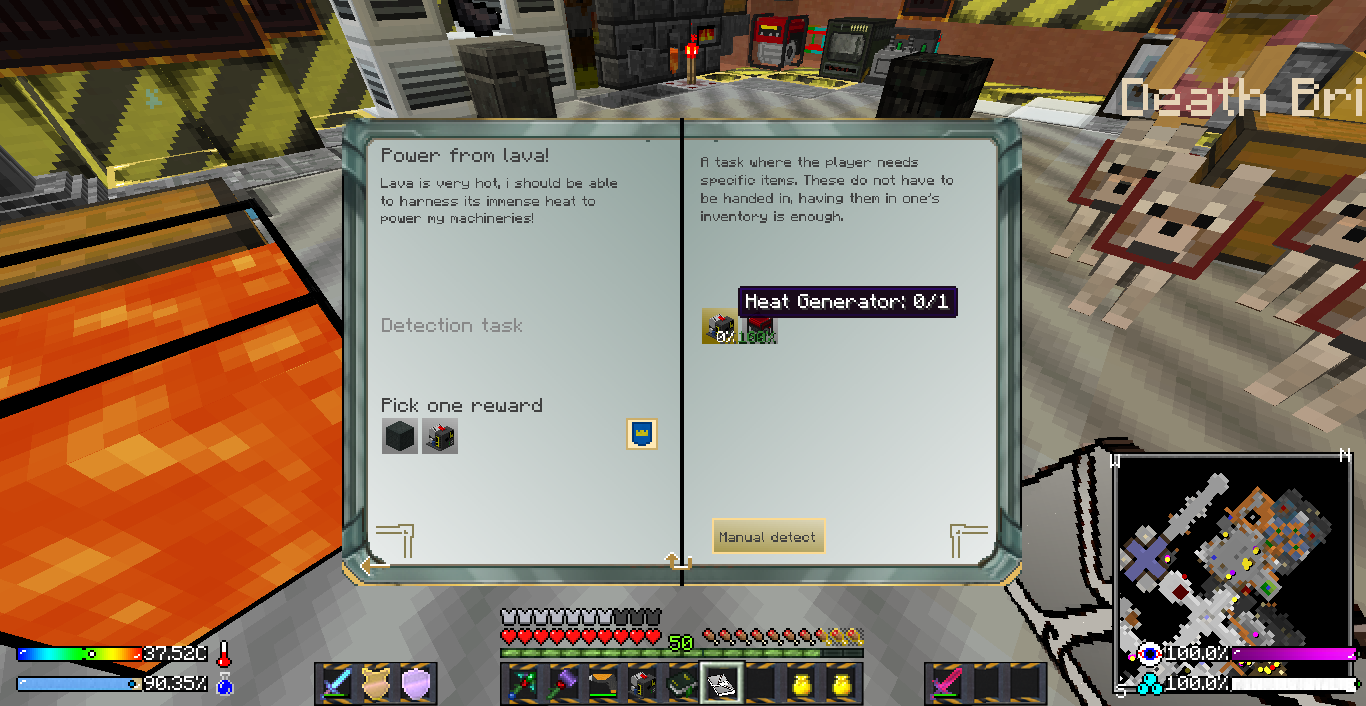Viewport: 1366px width, 706px height.
Task: Click the blue crown banner icon
Action: coord(641,433)
